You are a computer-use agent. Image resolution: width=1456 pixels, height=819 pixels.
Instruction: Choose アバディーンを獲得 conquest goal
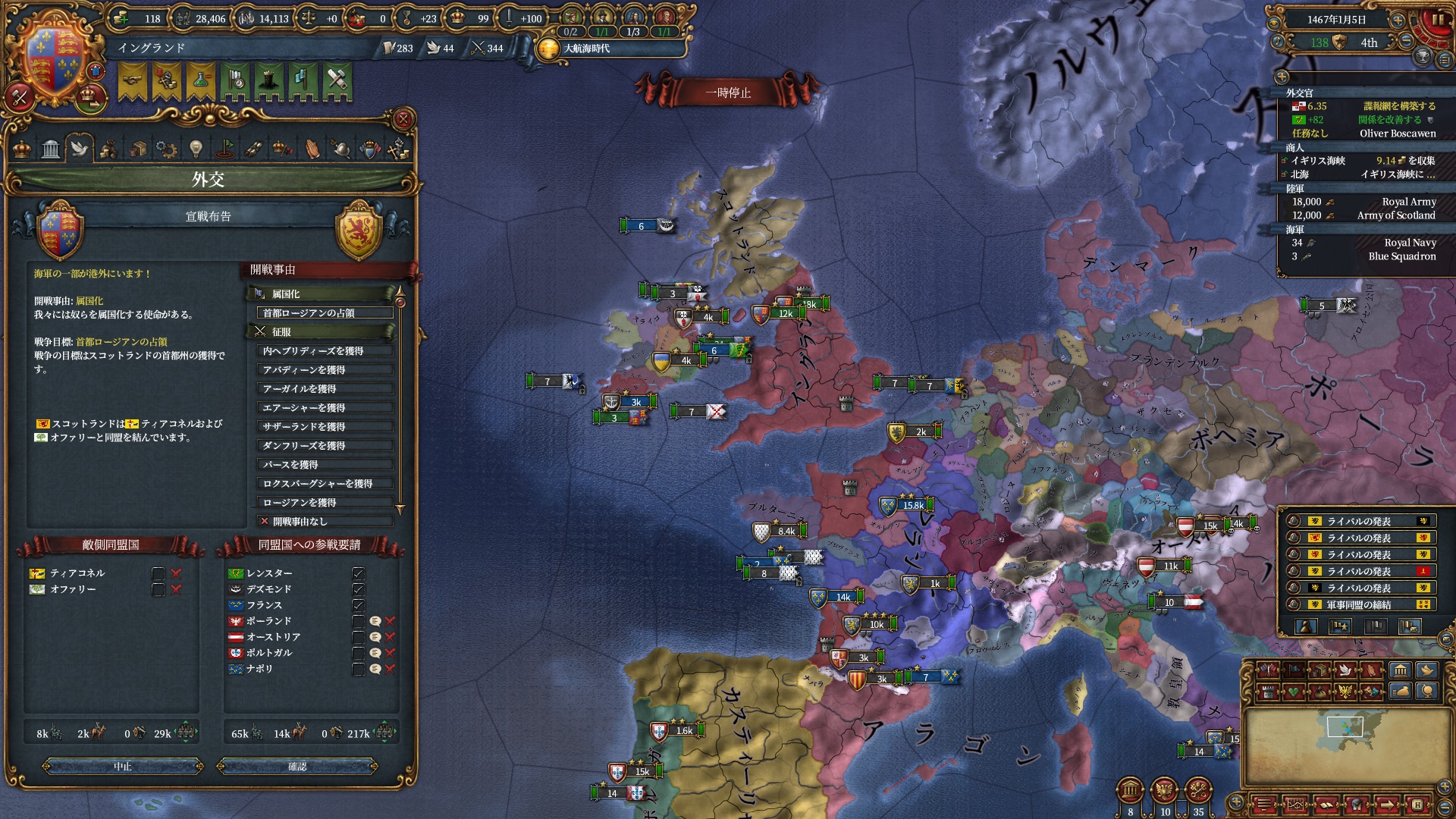[x=325, y=370]
